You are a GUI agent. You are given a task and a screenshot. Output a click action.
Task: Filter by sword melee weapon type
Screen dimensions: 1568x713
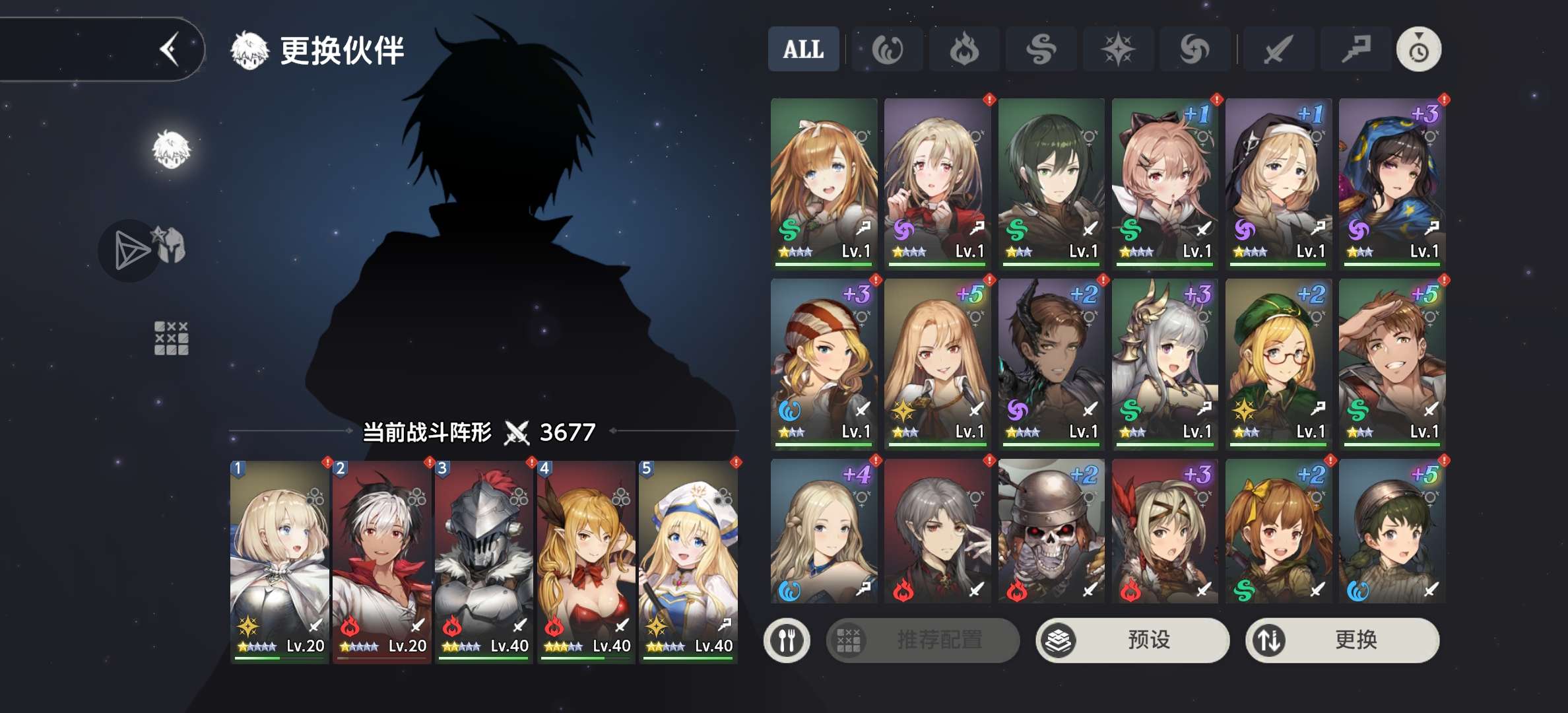1278,50
